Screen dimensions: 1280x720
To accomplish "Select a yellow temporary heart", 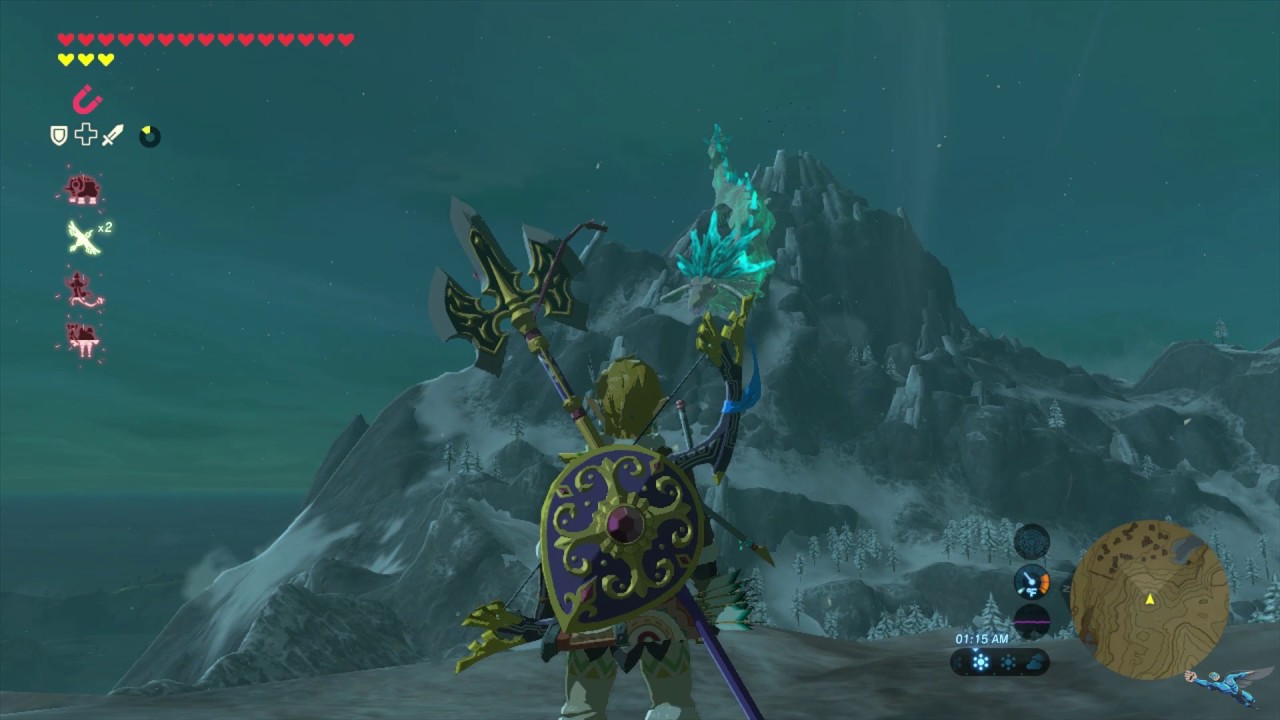I will [63, 58].
